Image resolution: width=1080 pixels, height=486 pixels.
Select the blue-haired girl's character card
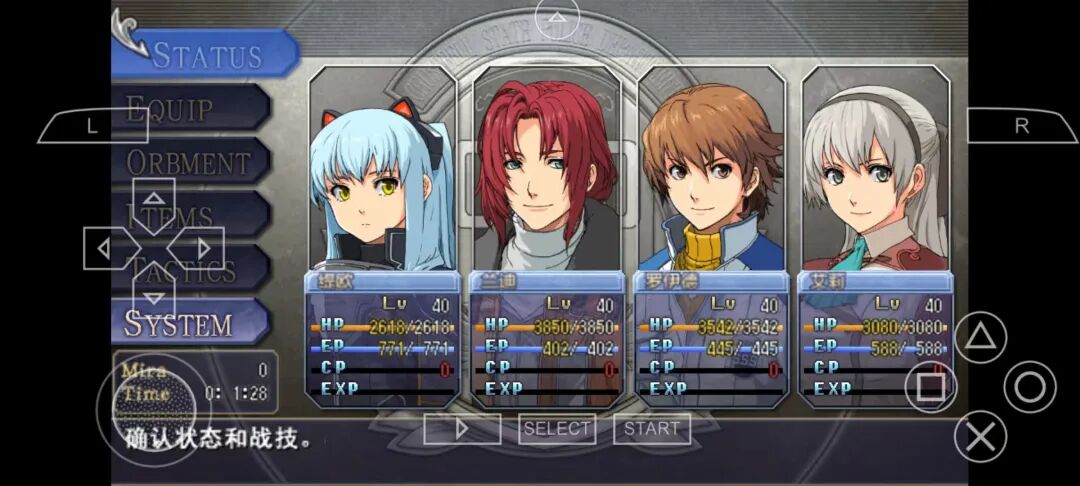pos(383,235)
